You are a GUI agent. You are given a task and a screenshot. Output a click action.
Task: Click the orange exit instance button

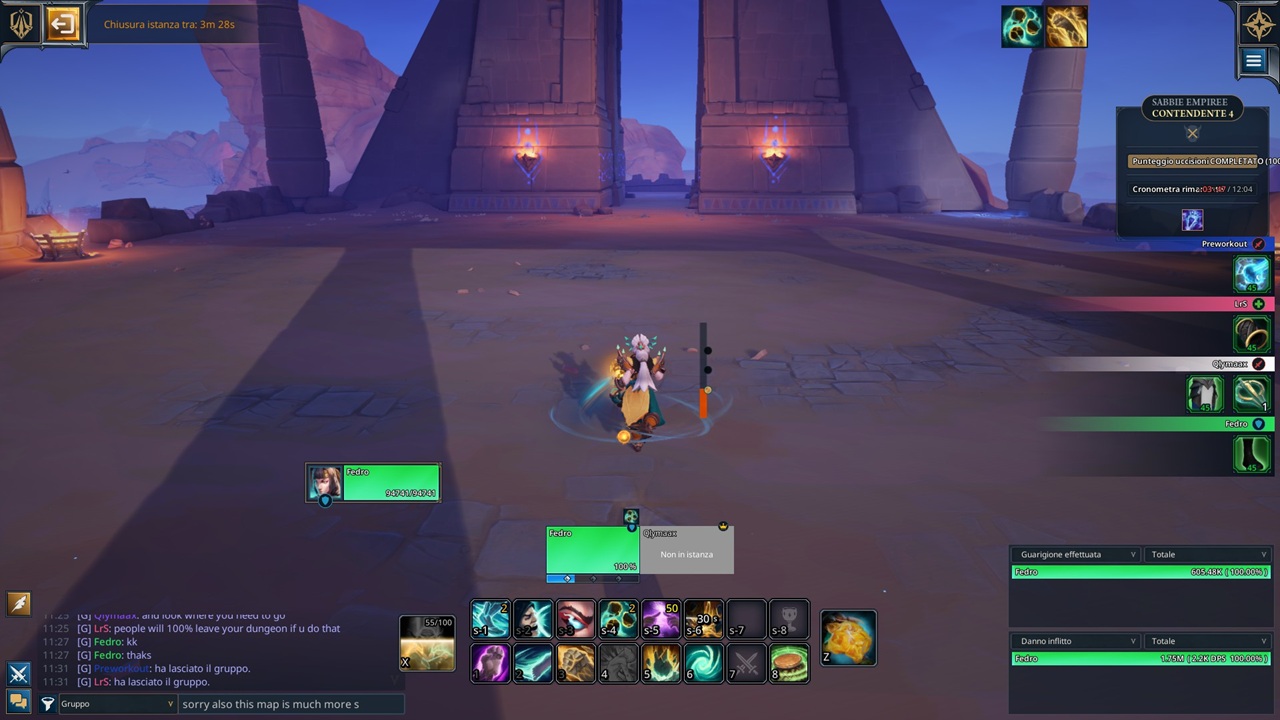point(63,24)
